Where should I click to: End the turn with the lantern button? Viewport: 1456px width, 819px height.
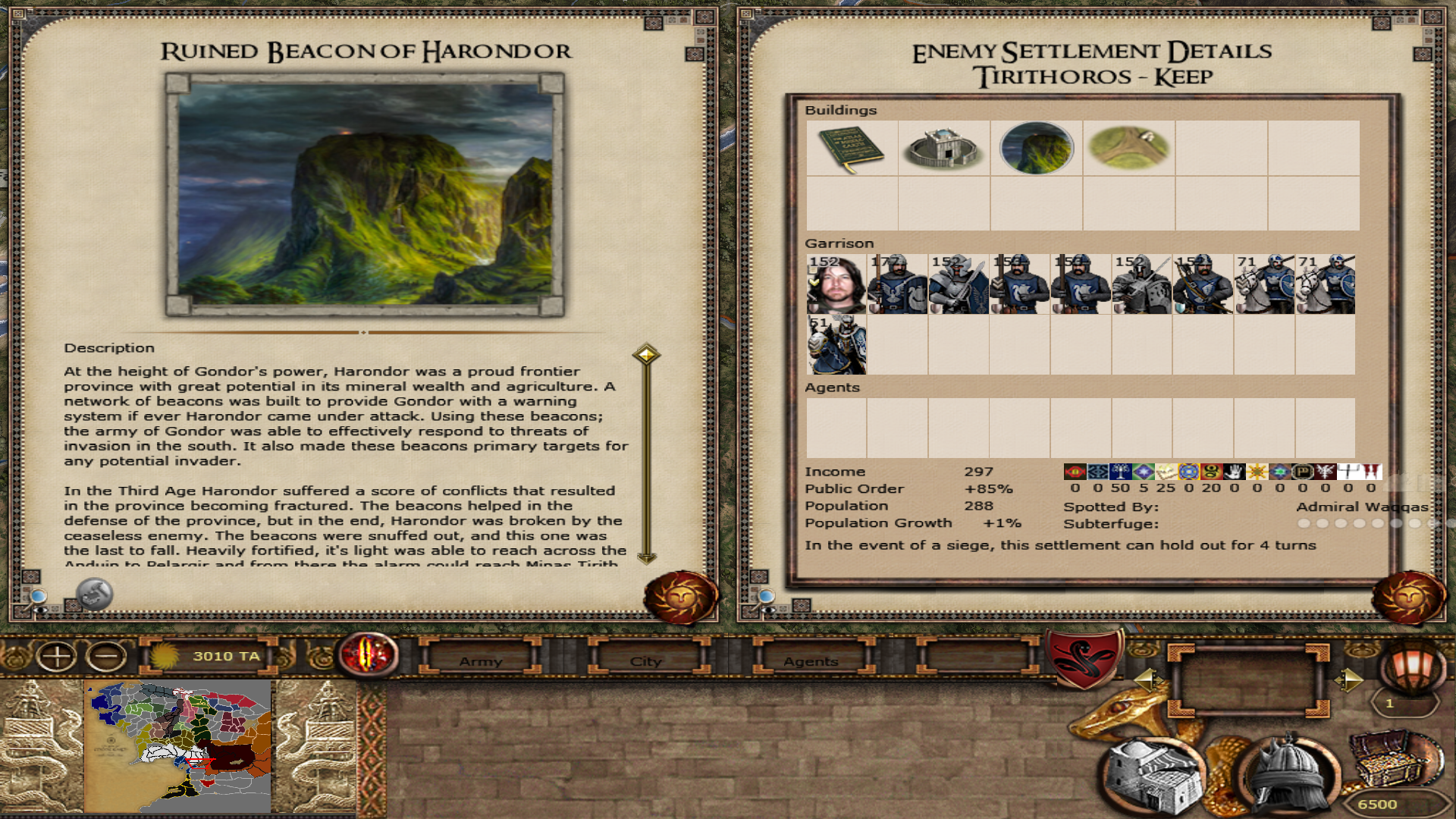1410,666
